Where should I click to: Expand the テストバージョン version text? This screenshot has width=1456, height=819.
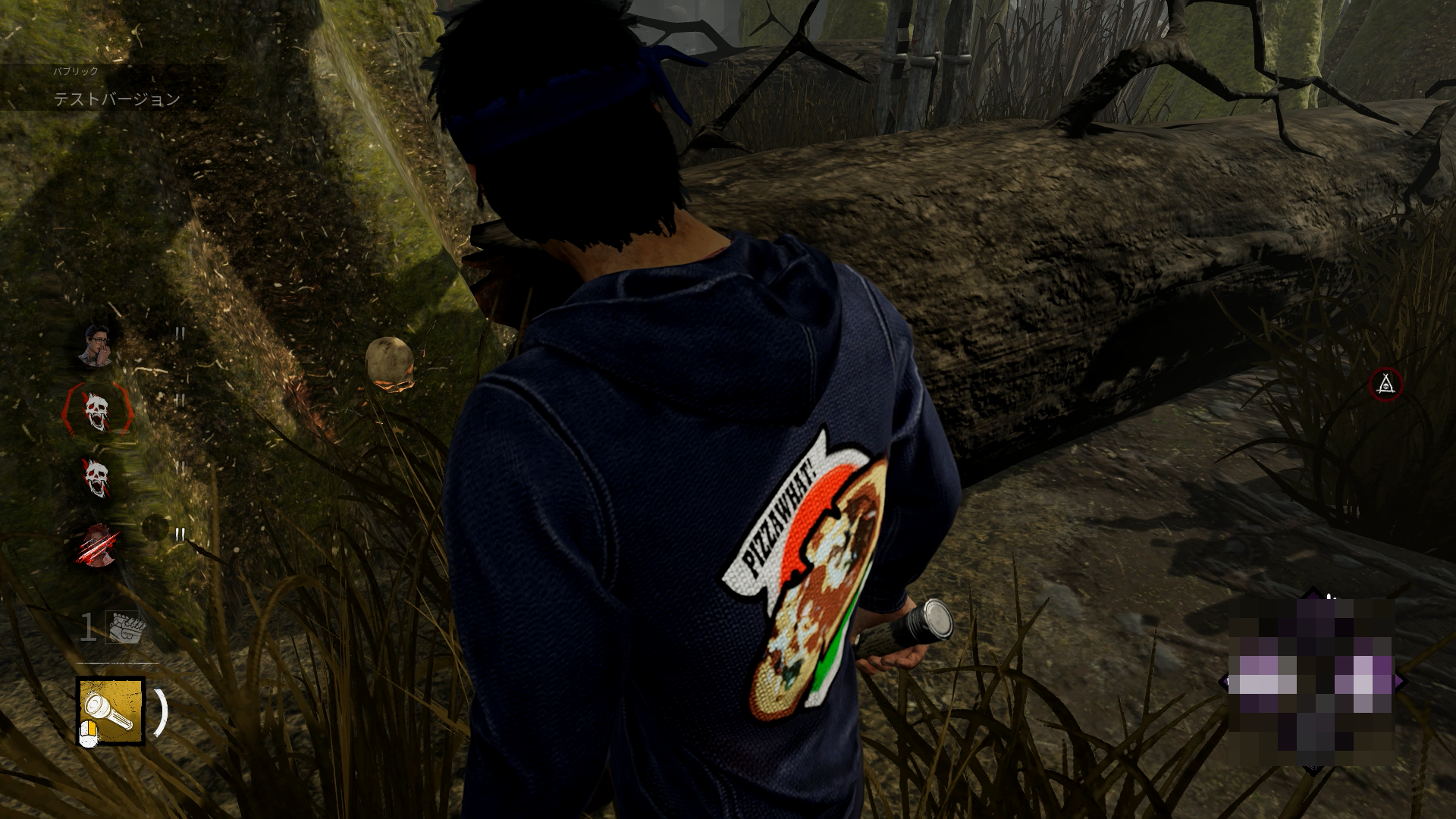click(x=114, y=97)
